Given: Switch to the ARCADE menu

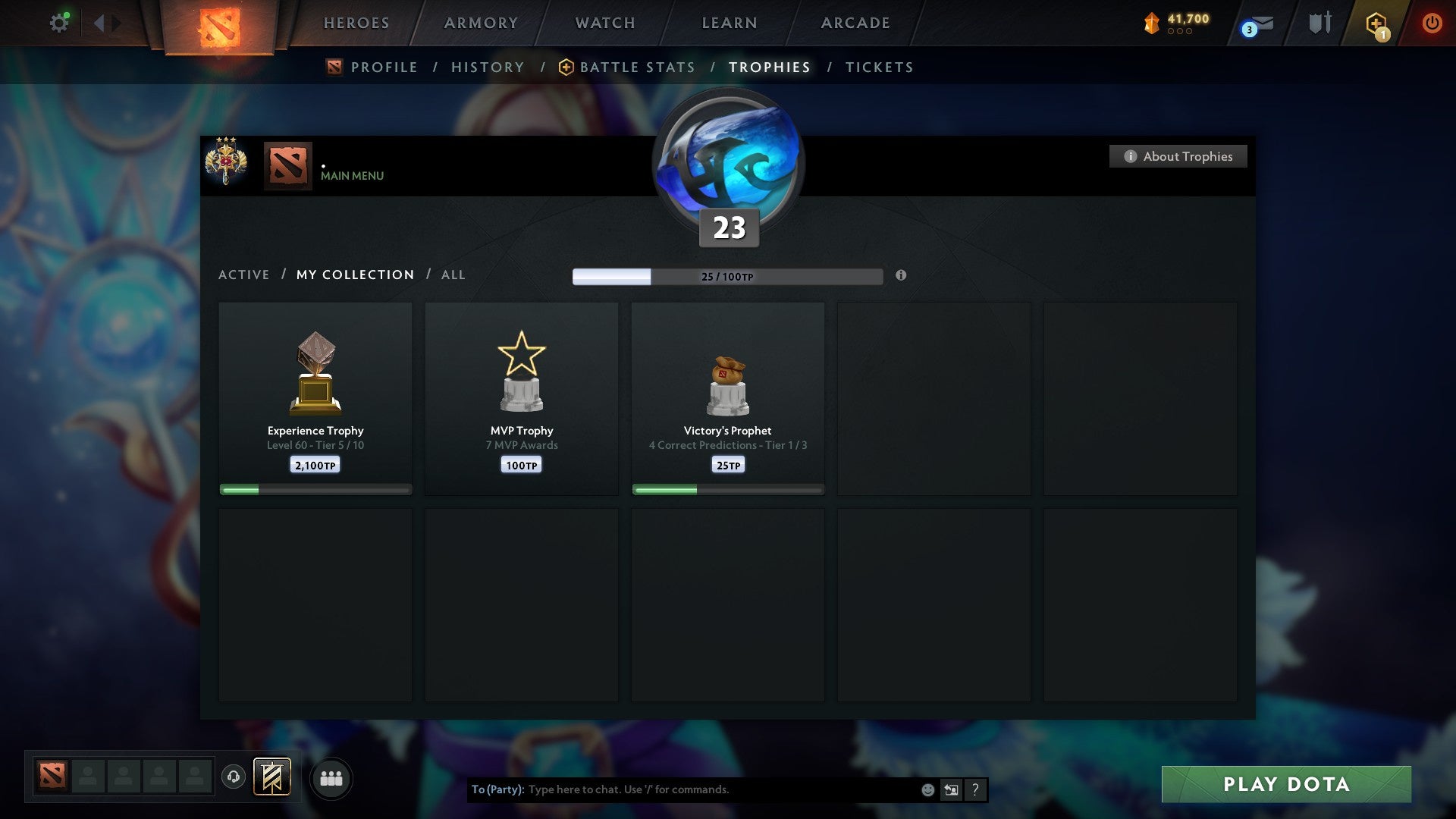Looking at the screenshot, I should [x=854, y=23].
